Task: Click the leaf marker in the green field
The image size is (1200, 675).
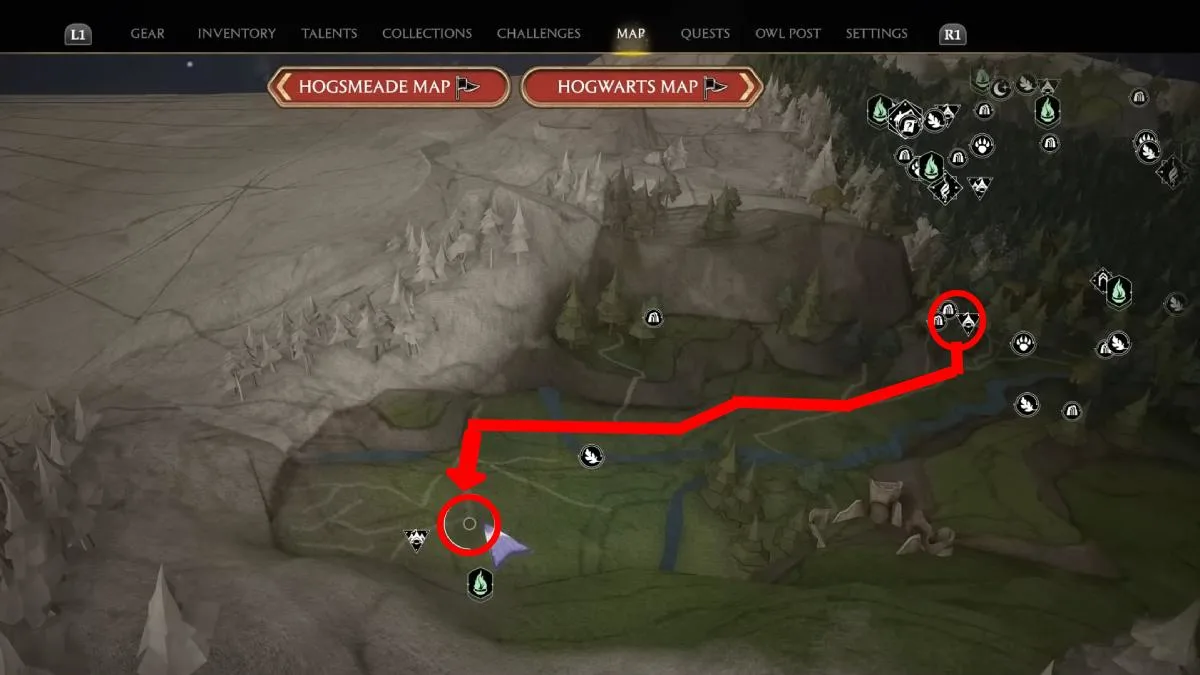Action: click(590, 457)
